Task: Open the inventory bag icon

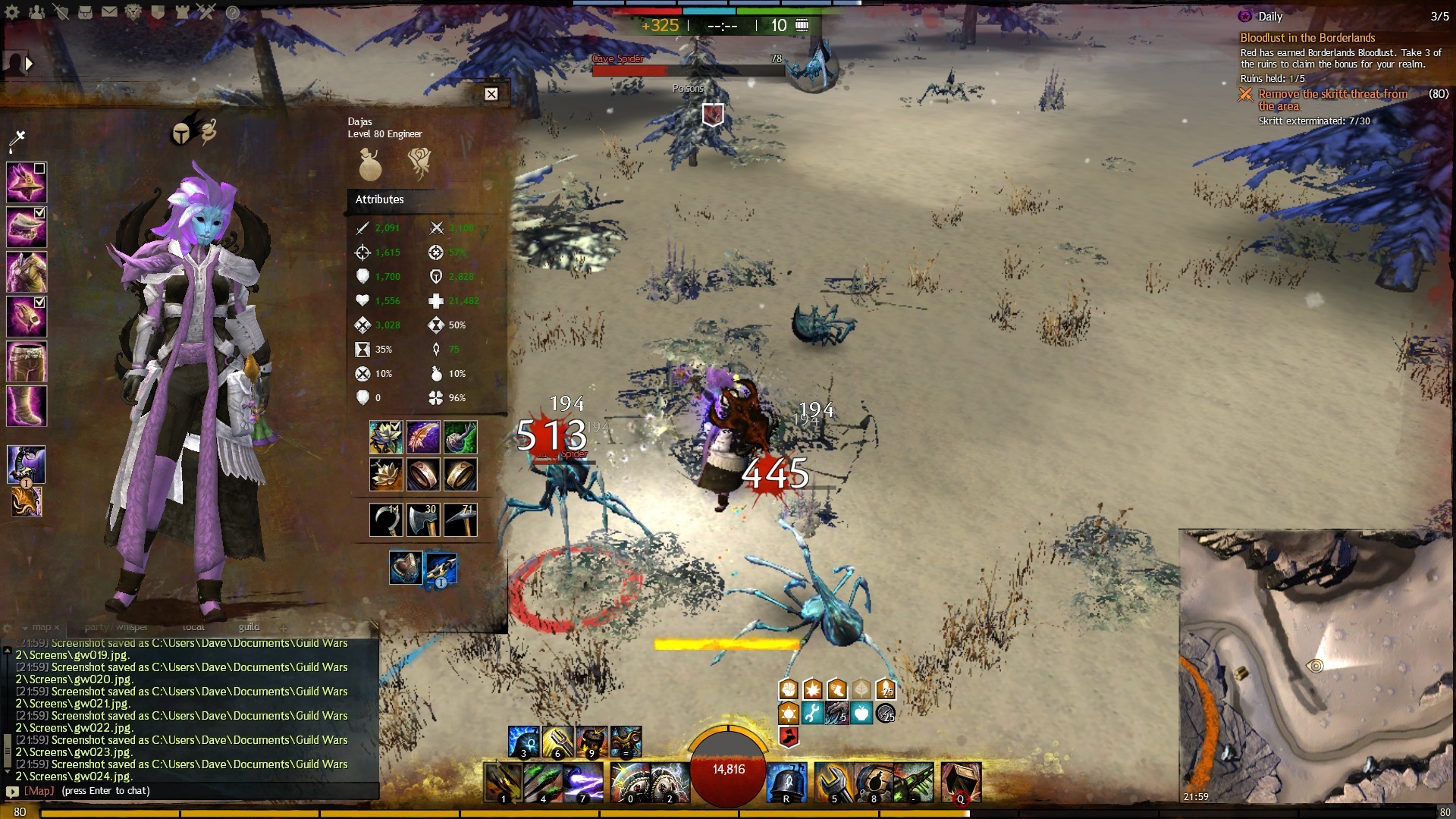Action: click(x=85, y=12)
